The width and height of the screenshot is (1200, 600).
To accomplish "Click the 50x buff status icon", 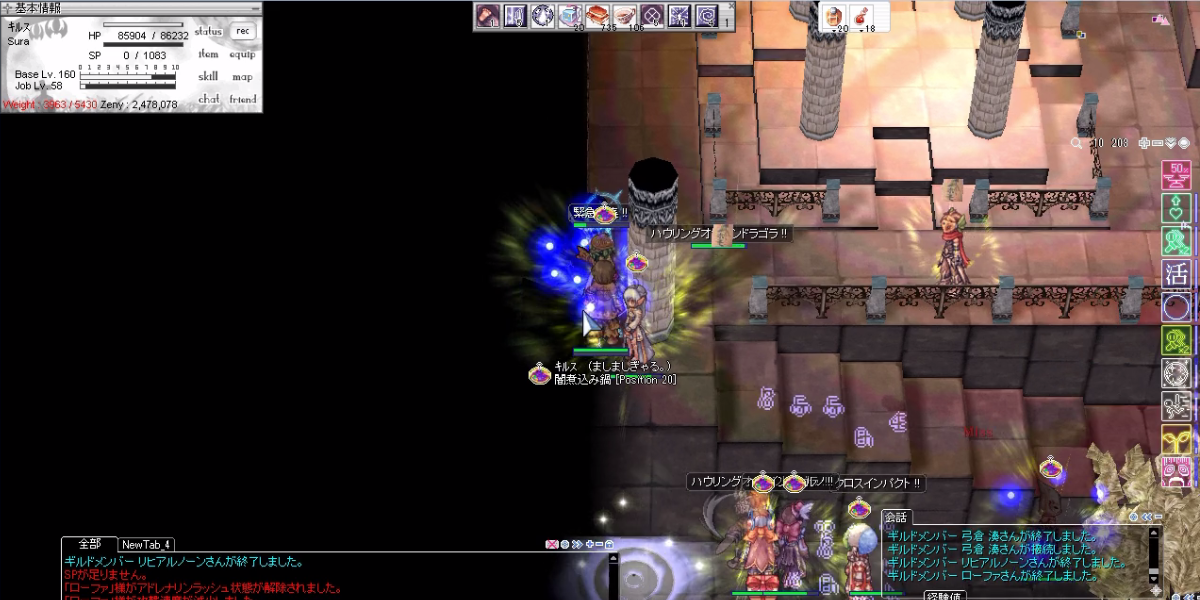I will [1176, 174].
